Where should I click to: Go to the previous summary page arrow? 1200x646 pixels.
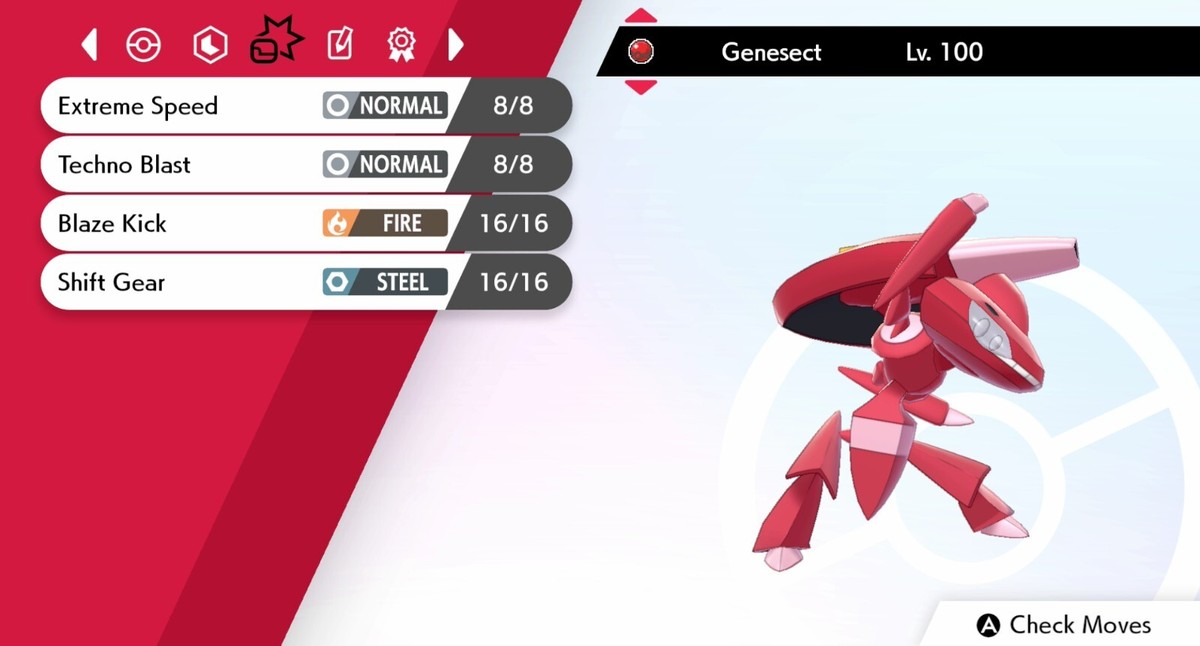(89, 44)
